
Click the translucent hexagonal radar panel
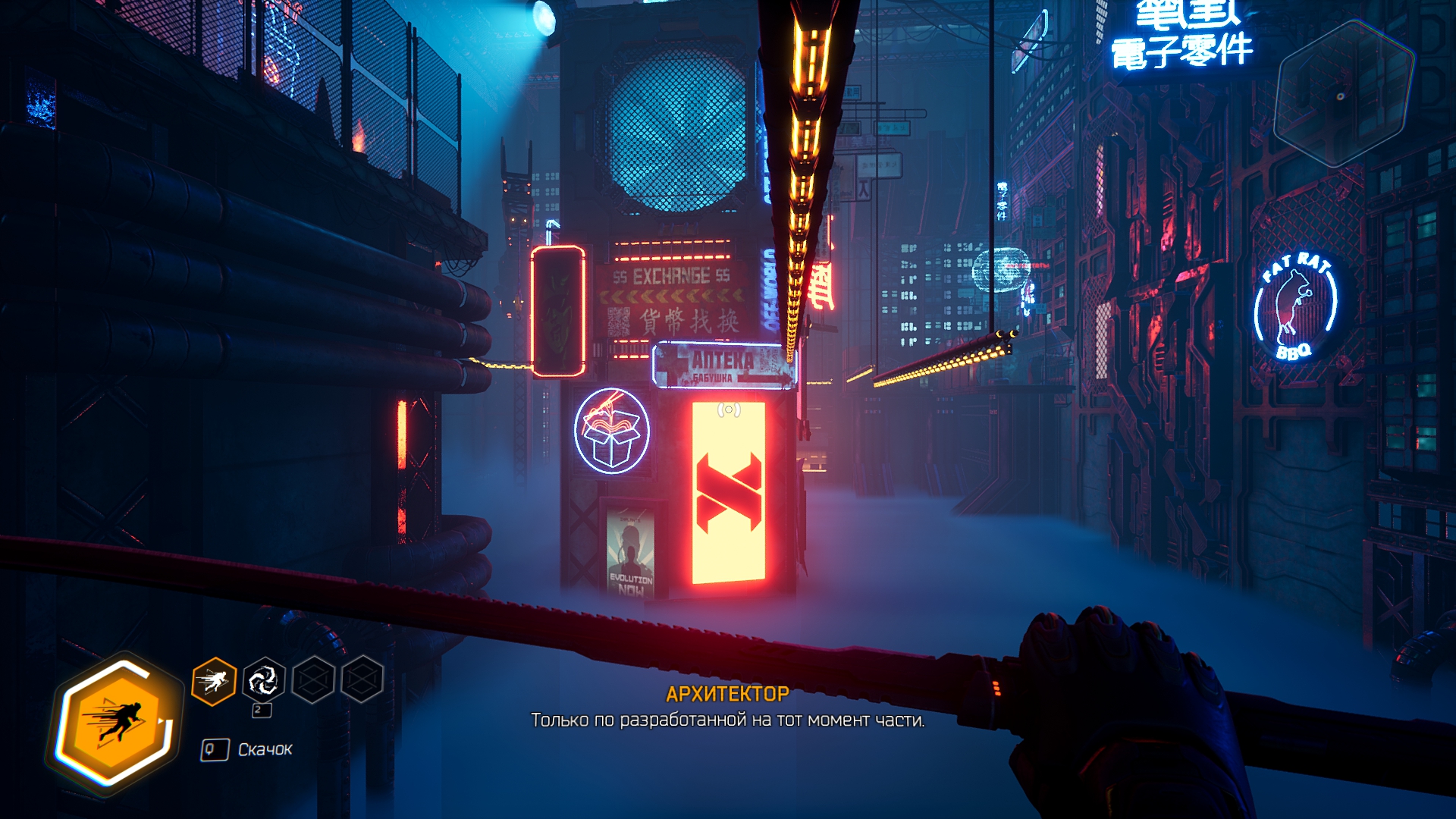pyautogui.click(x=1341, y=94)
